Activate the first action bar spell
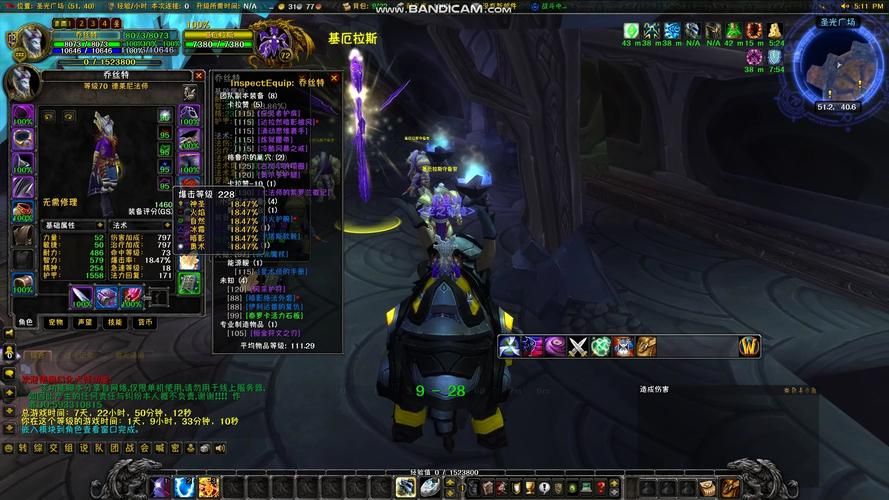This screenshot has height=500, width=889. 160,487
